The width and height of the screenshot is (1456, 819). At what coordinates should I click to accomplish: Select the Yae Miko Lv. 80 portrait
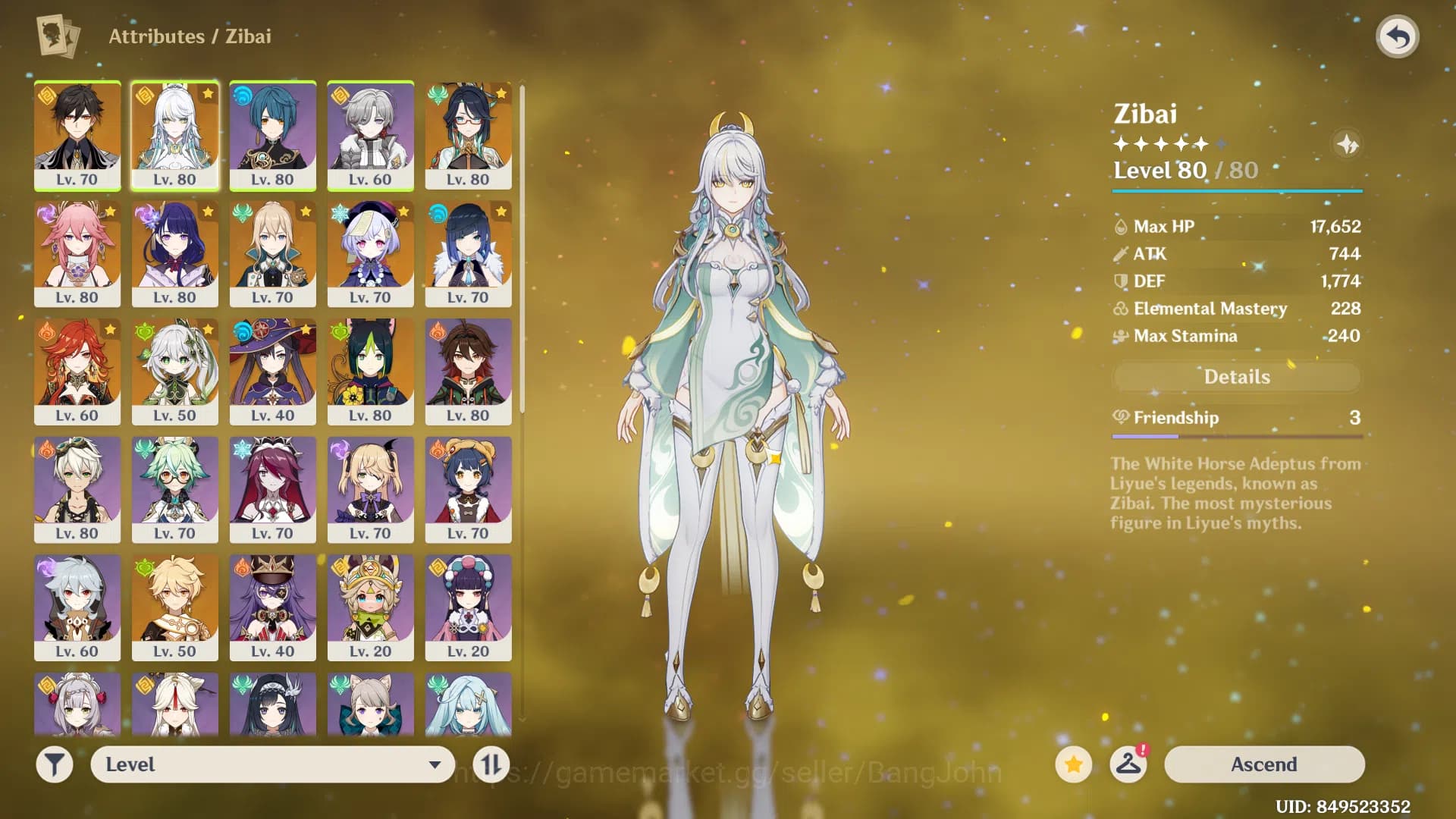[77, 250]
